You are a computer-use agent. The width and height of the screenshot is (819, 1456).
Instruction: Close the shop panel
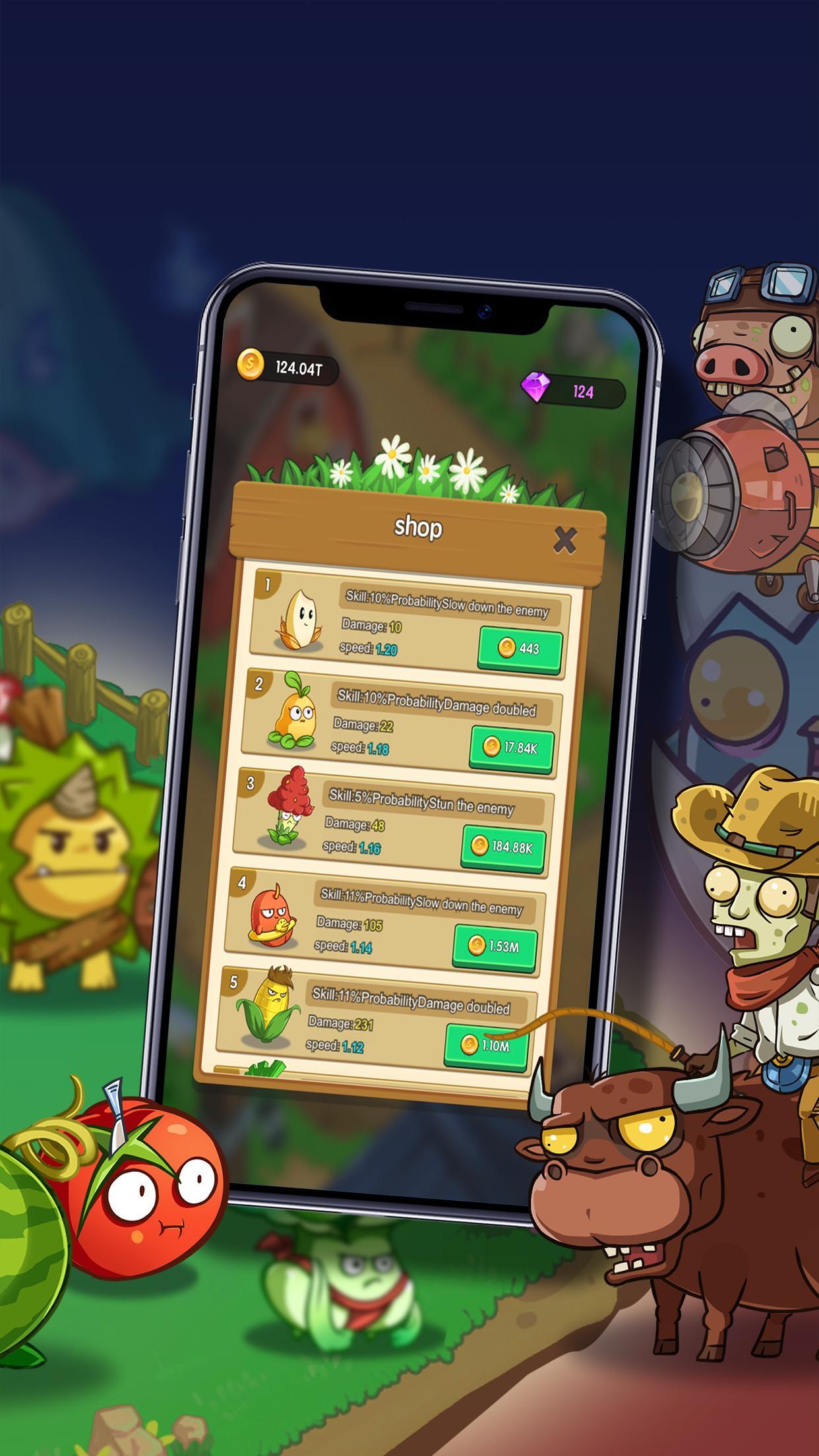coord(564,541)
